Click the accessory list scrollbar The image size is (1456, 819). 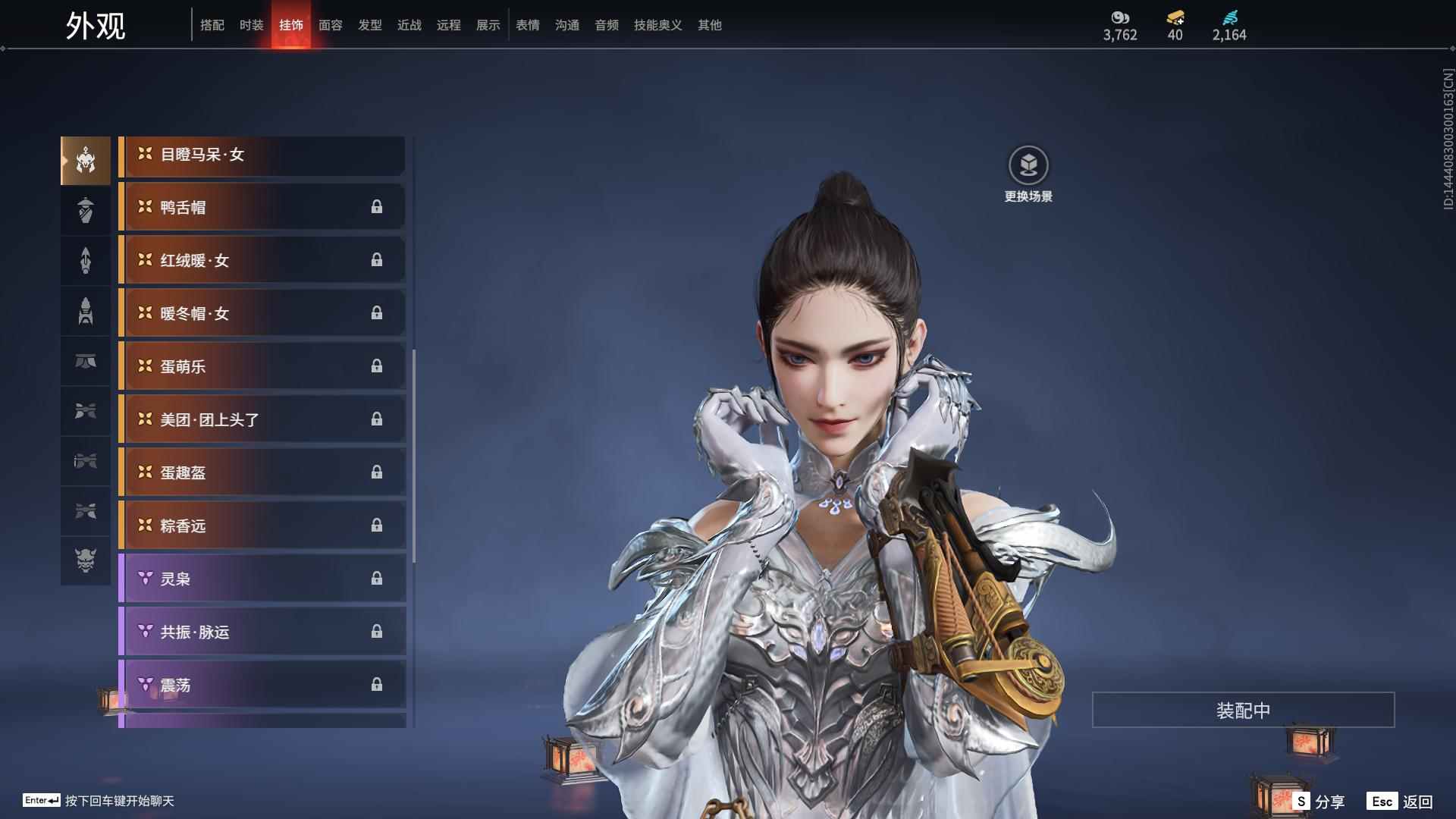pos(415,455)
